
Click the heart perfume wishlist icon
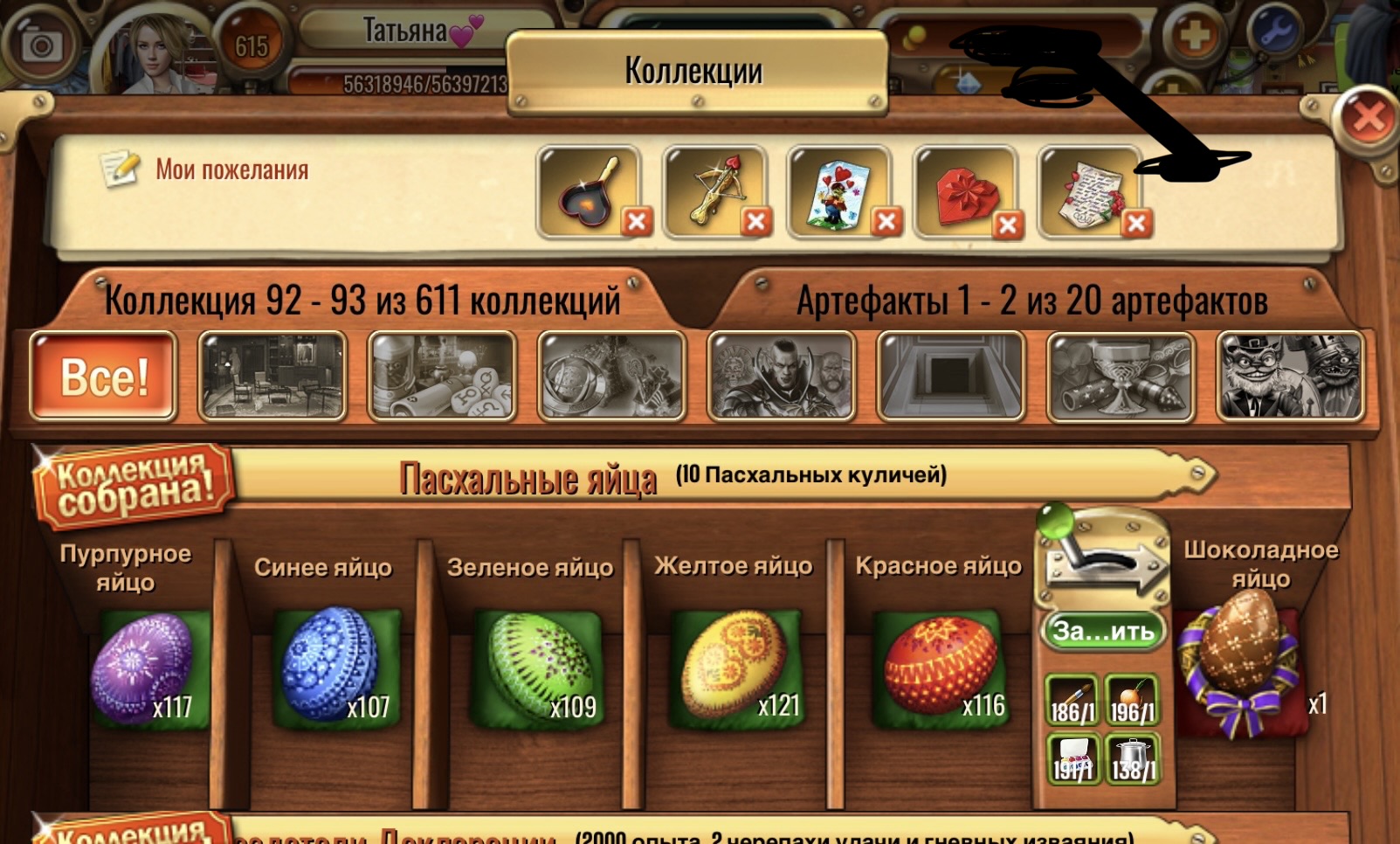coord(587,190)
